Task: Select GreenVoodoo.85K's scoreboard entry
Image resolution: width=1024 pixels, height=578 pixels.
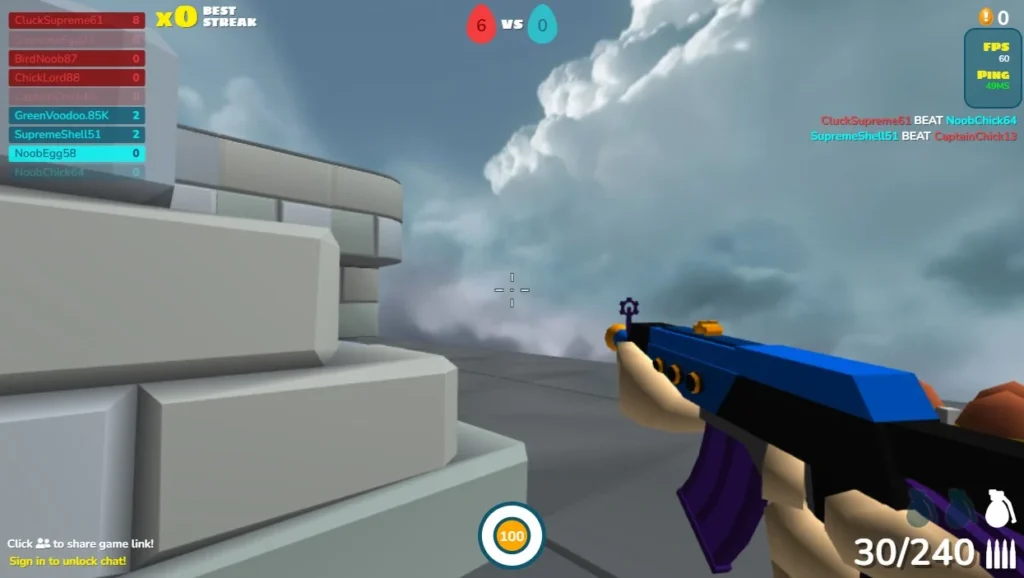Action: click(77, 116)
